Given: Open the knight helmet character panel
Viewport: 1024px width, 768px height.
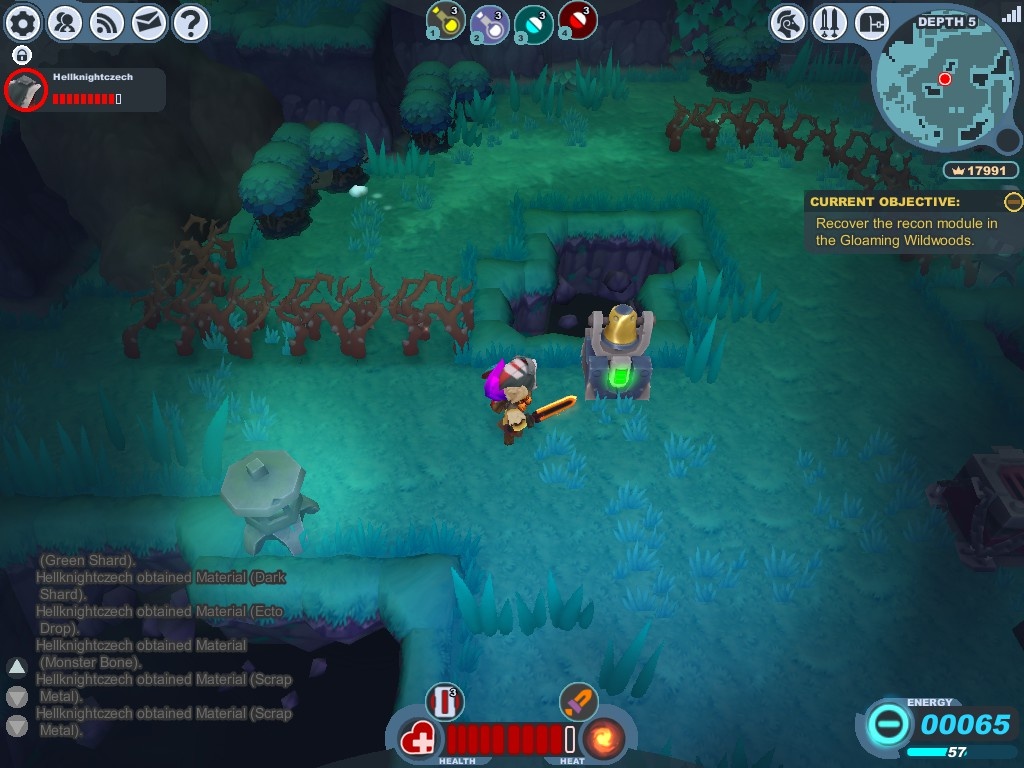Looking at the screenshot, I should [x=788, y=22].
